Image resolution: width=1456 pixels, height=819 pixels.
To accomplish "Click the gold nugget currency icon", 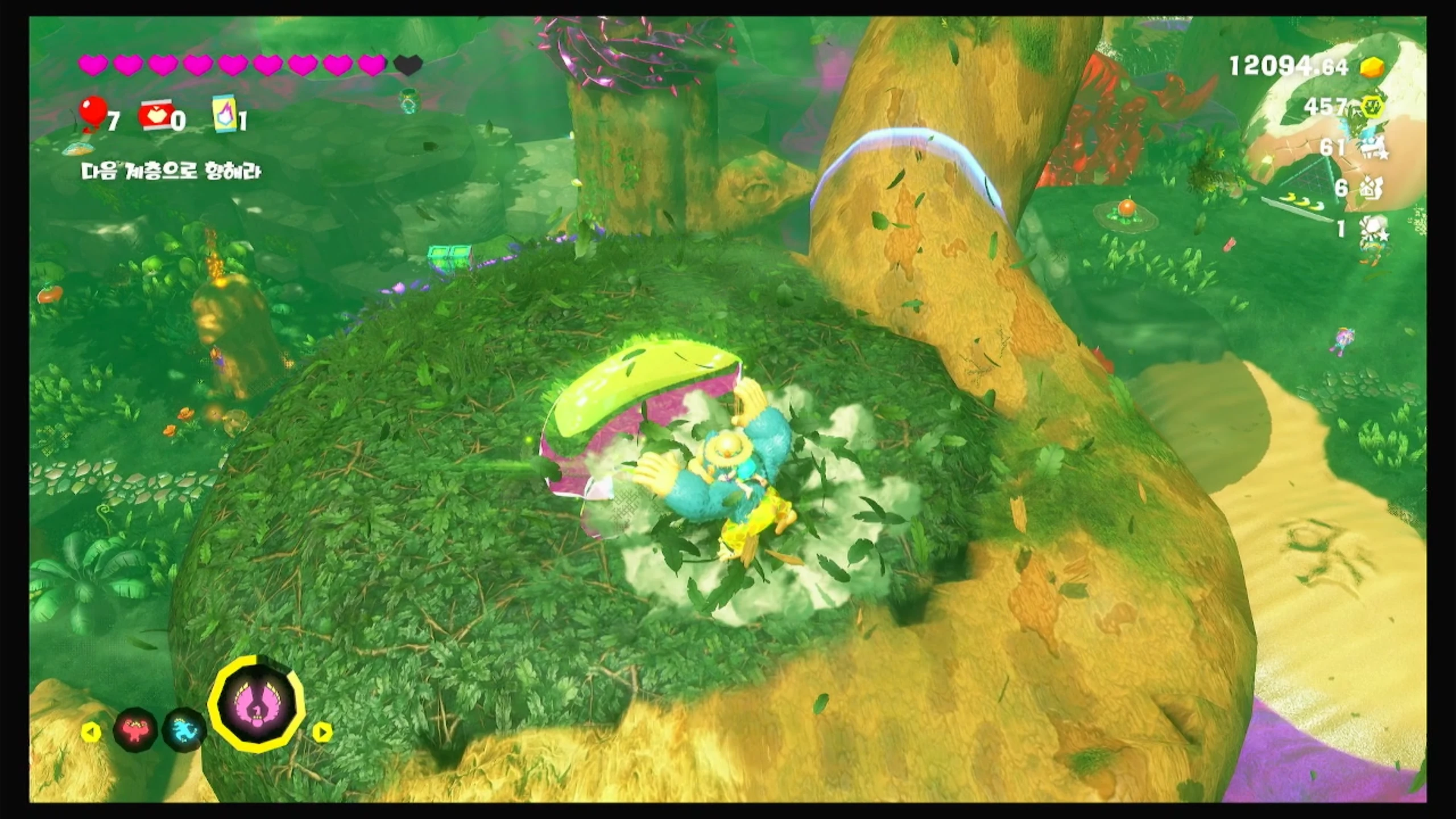I will (1372, 68).
